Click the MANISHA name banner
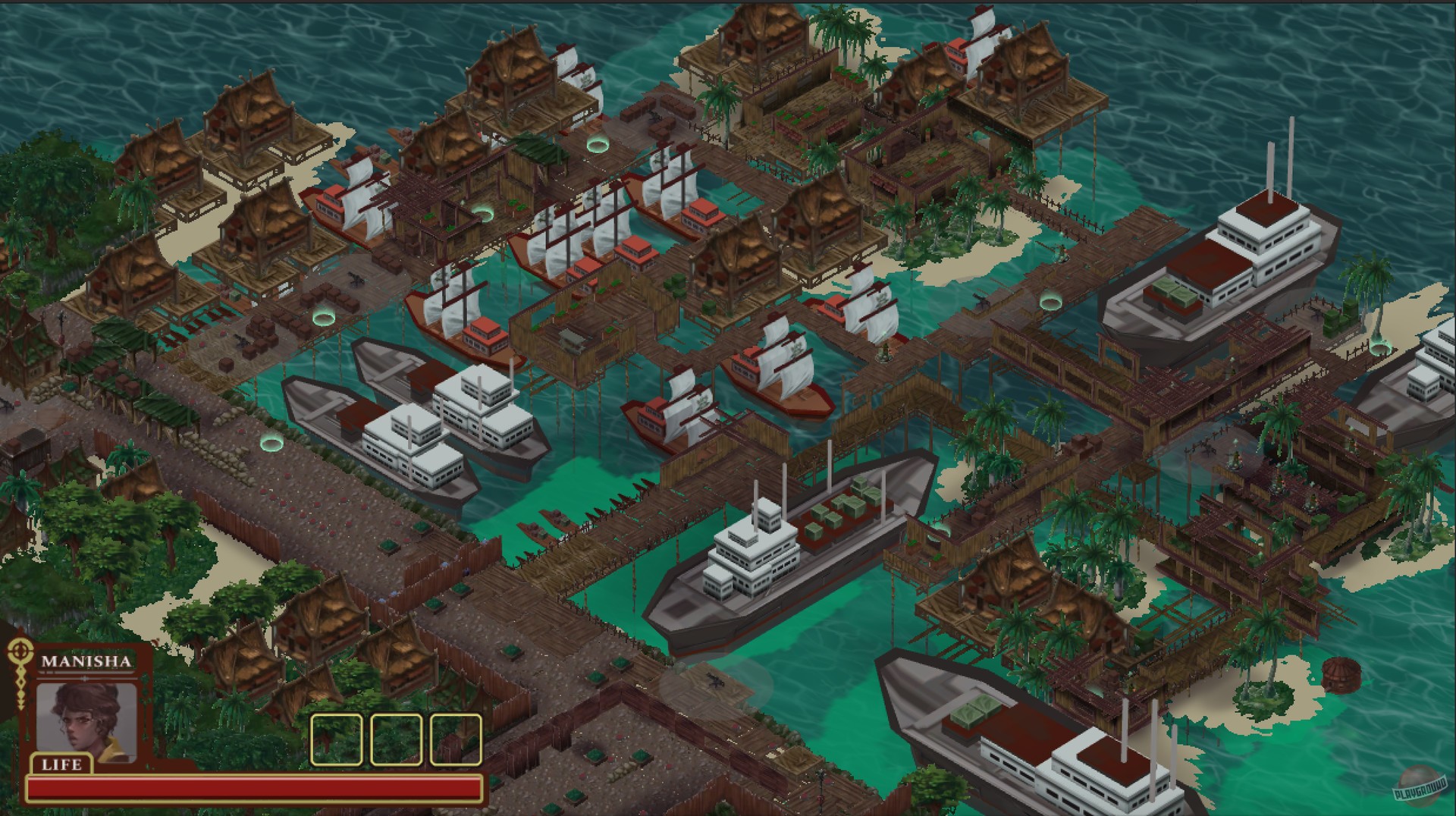 [x=87, y=661]
